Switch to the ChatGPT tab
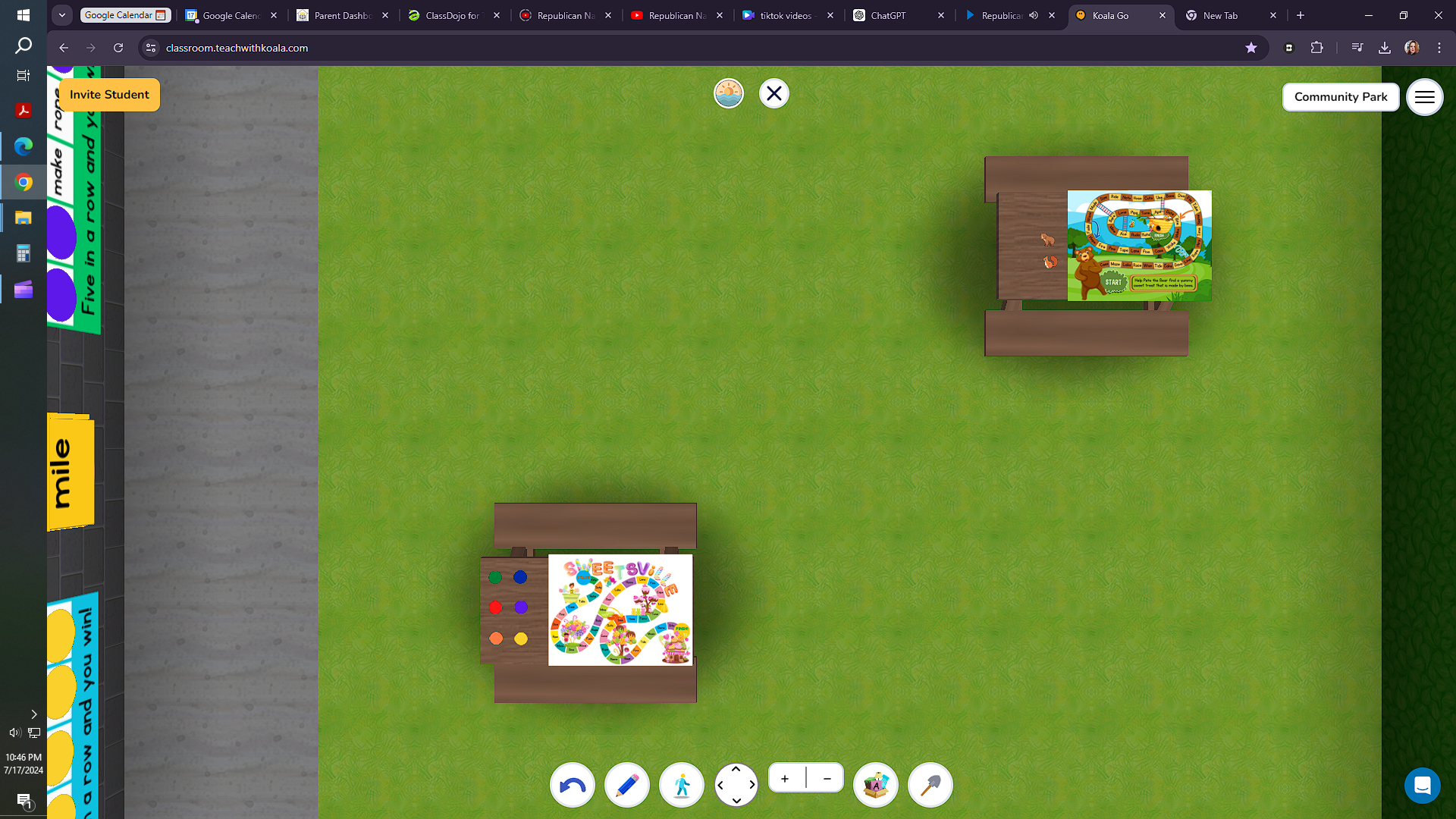The height and width of the screenshot is (819, 1456). [887, 15]
